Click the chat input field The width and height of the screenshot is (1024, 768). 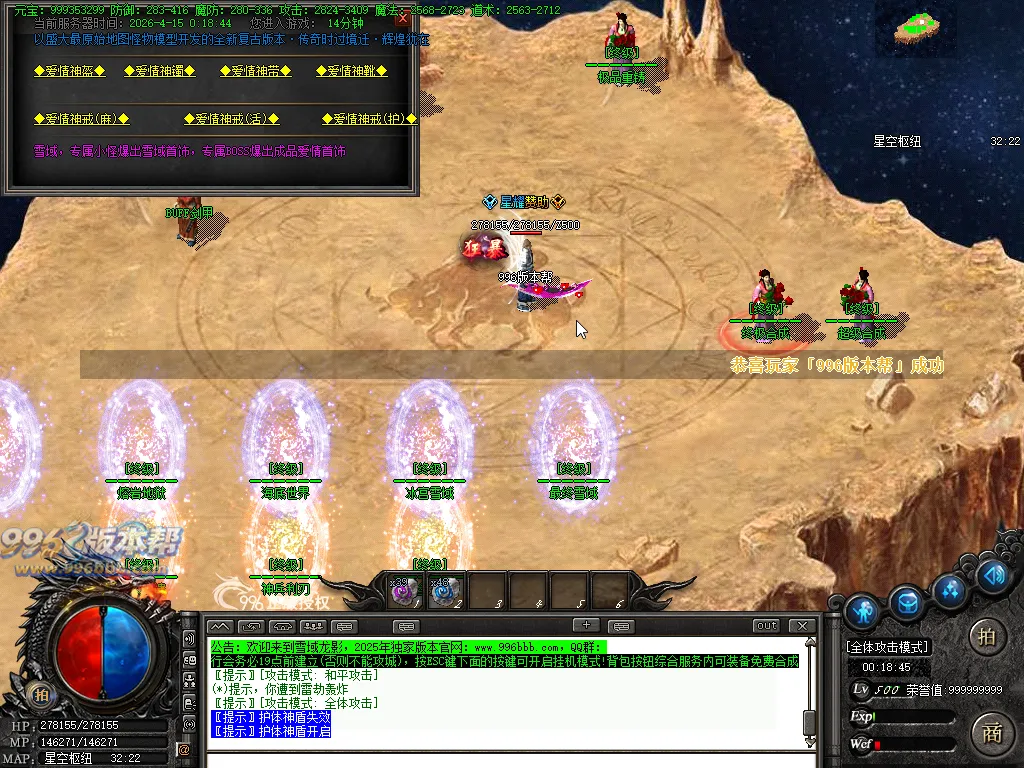click(x=500, y=758)
